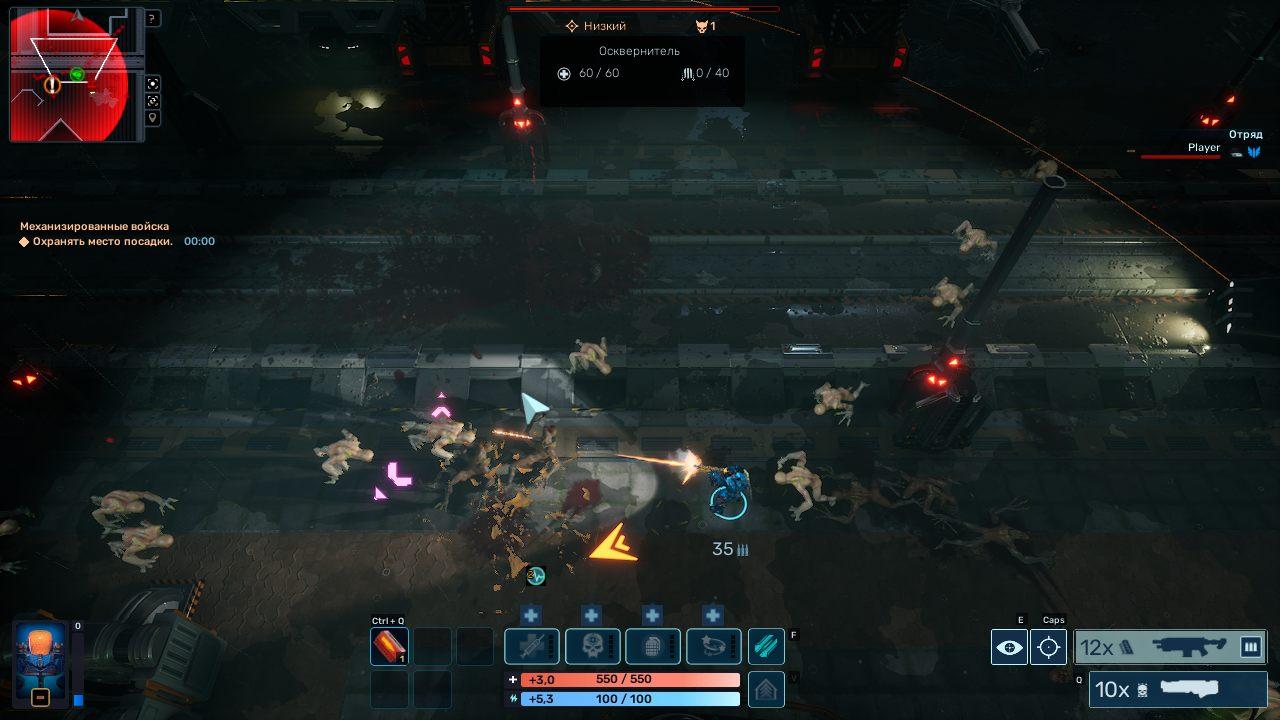The image size is (1280, 720).
Task: Change the rifle ammo type icon
Action: tap(1250, 647)
